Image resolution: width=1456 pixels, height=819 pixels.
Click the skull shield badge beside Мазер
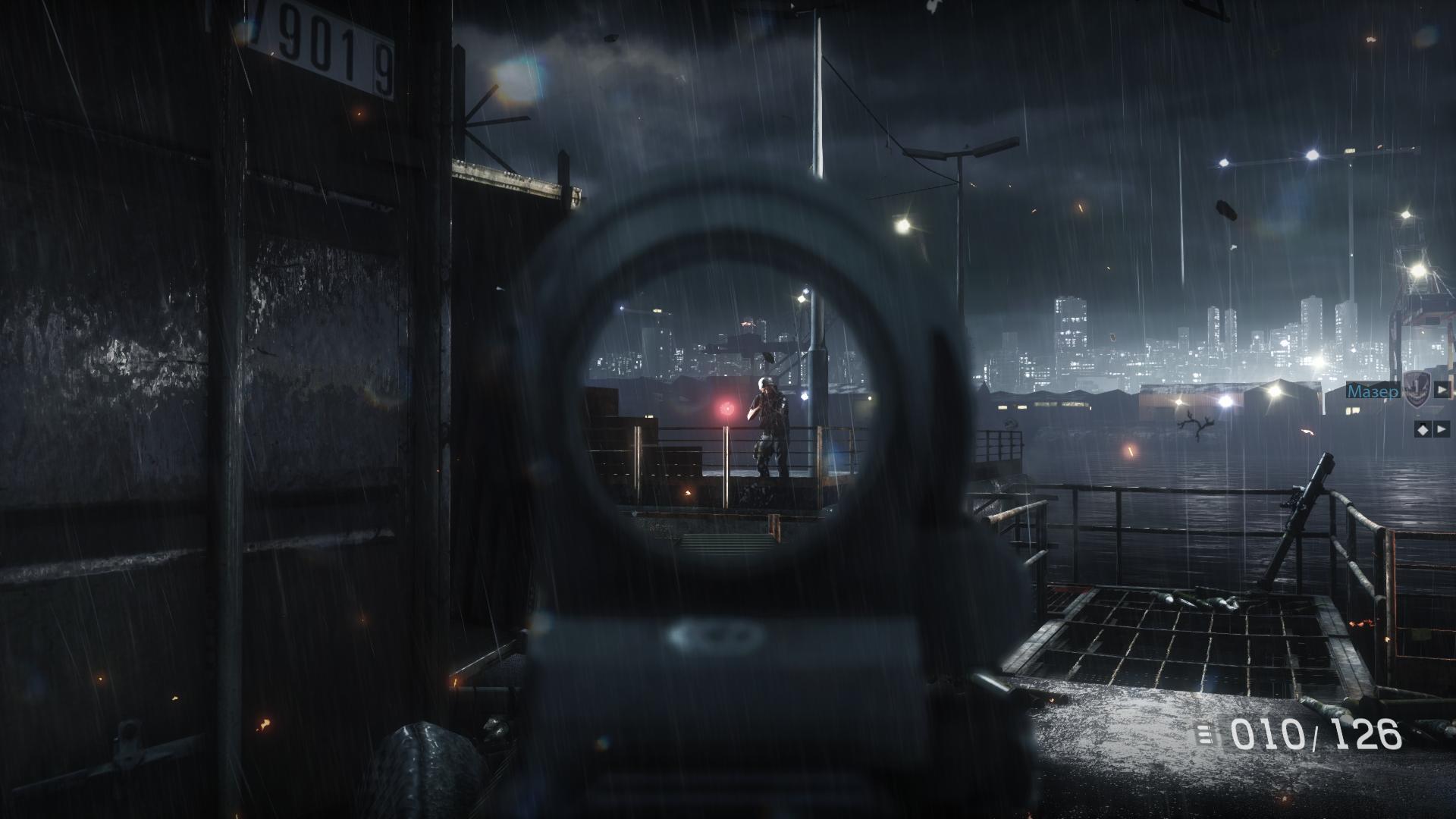click(x=1414, y=390)
